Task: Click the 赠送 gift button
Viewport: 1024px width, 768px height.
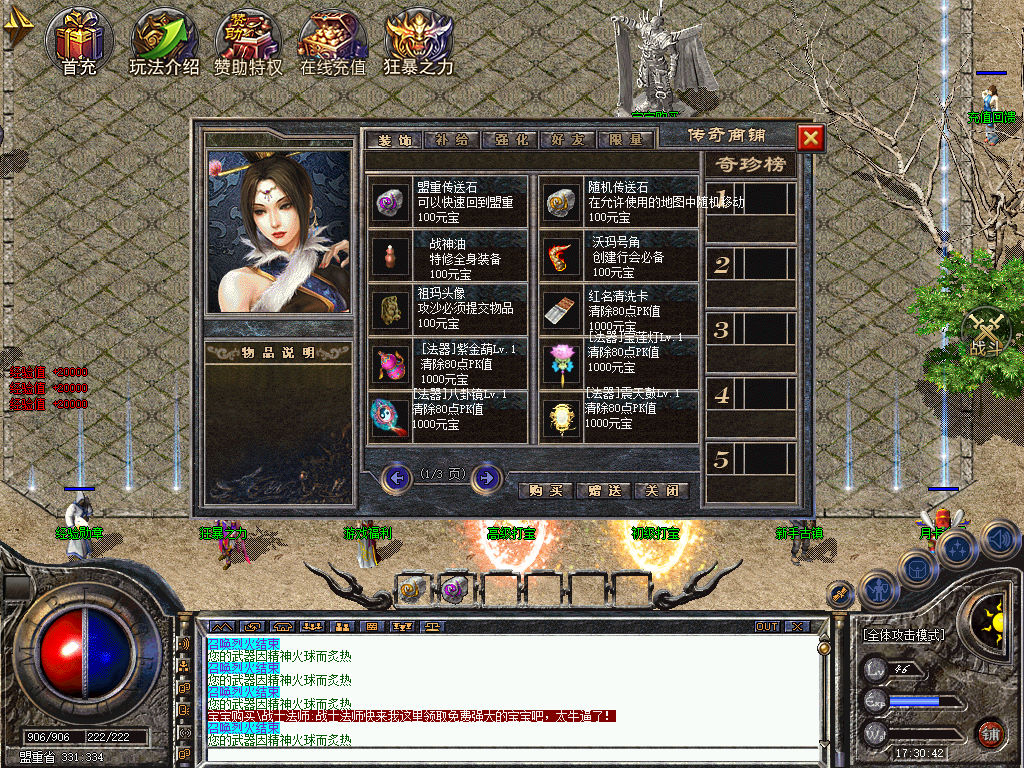Action: pyautogui.click(x=604, y=490)
